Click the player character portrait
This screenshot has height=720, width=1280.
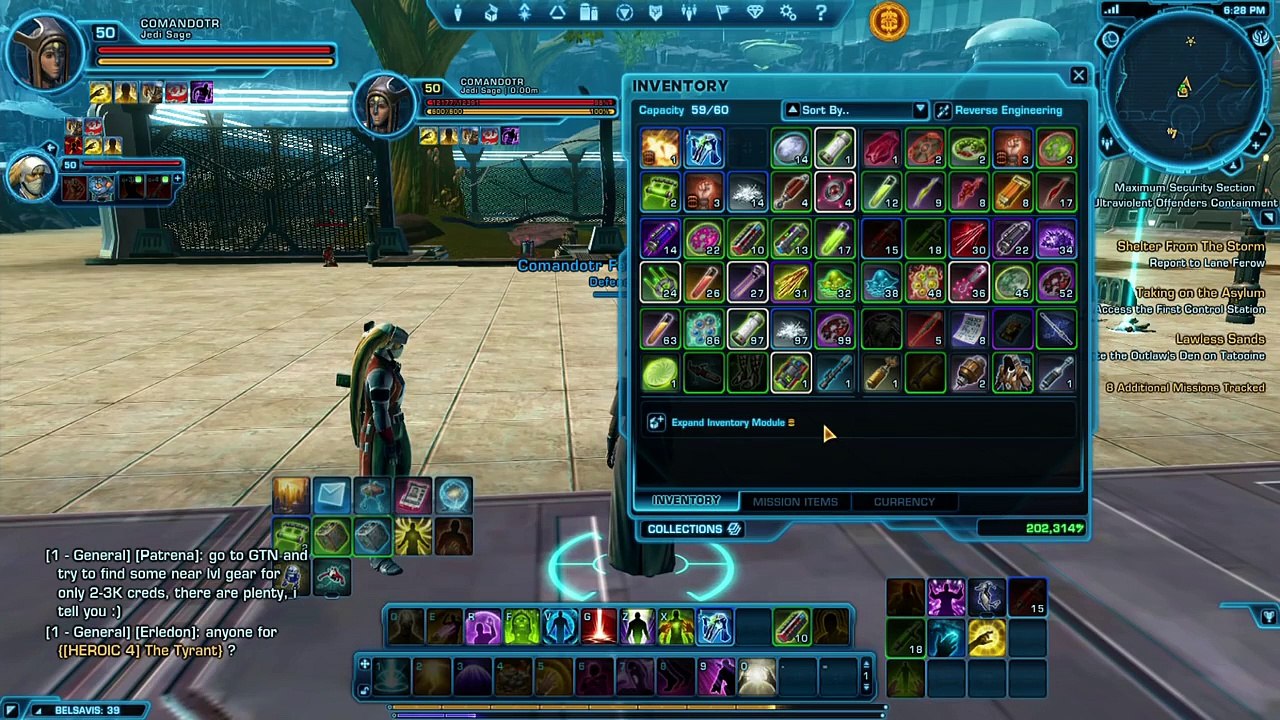point(47,55)
